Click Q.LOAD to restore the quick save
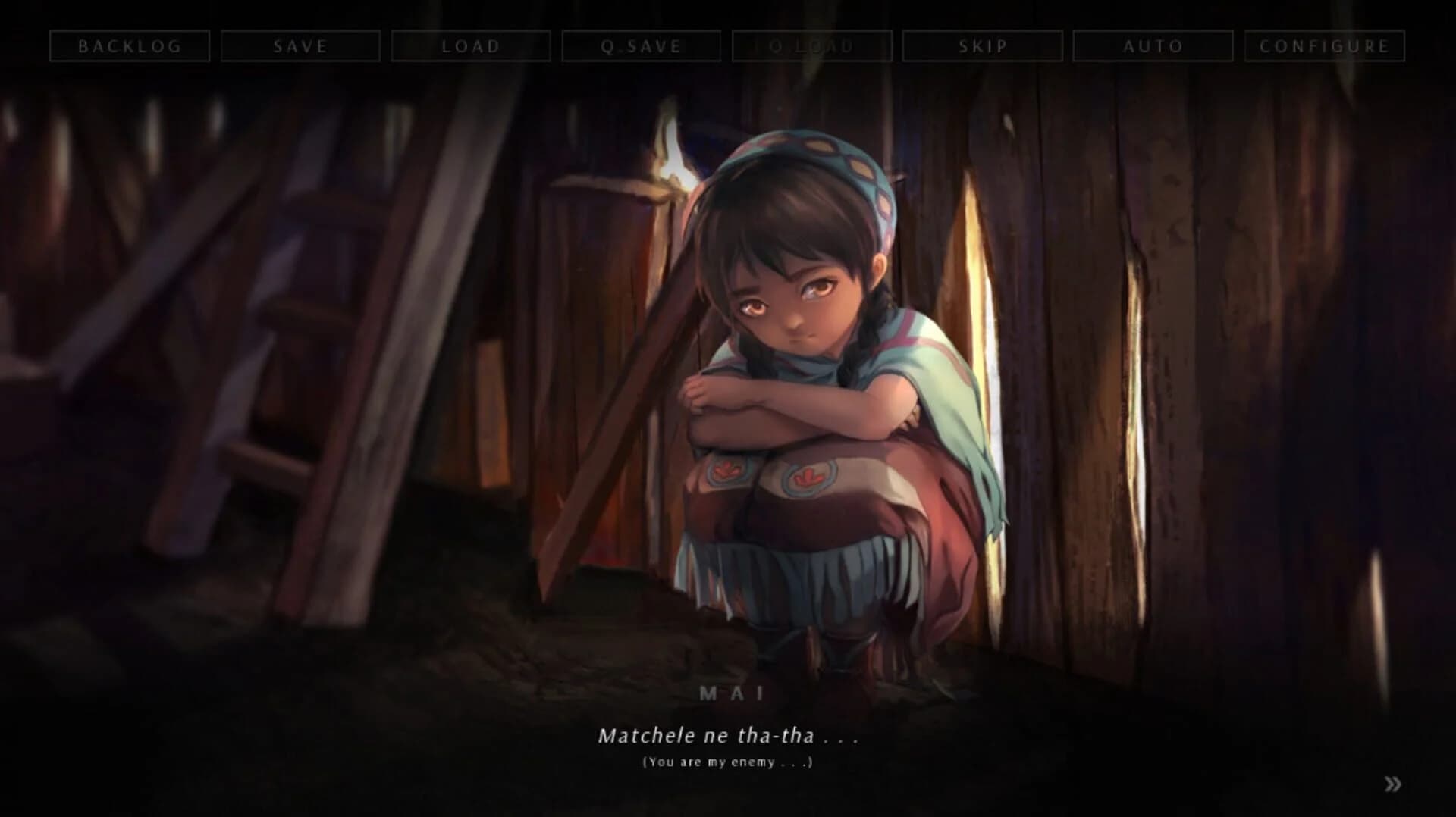Viewport: 1456px width, 817px height. pos(811,46)
